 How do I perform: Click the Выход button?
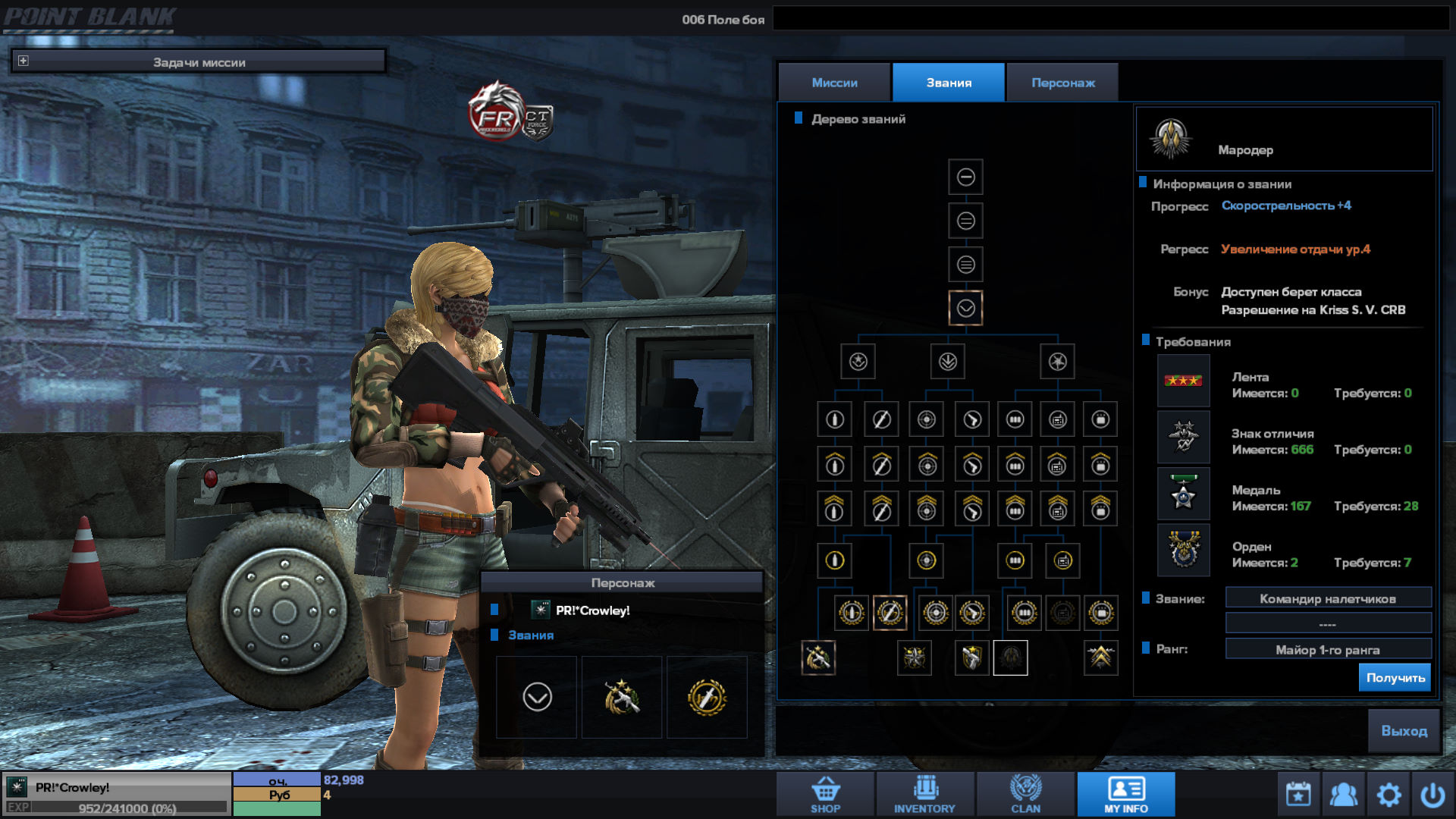[x=1404, y=731]
